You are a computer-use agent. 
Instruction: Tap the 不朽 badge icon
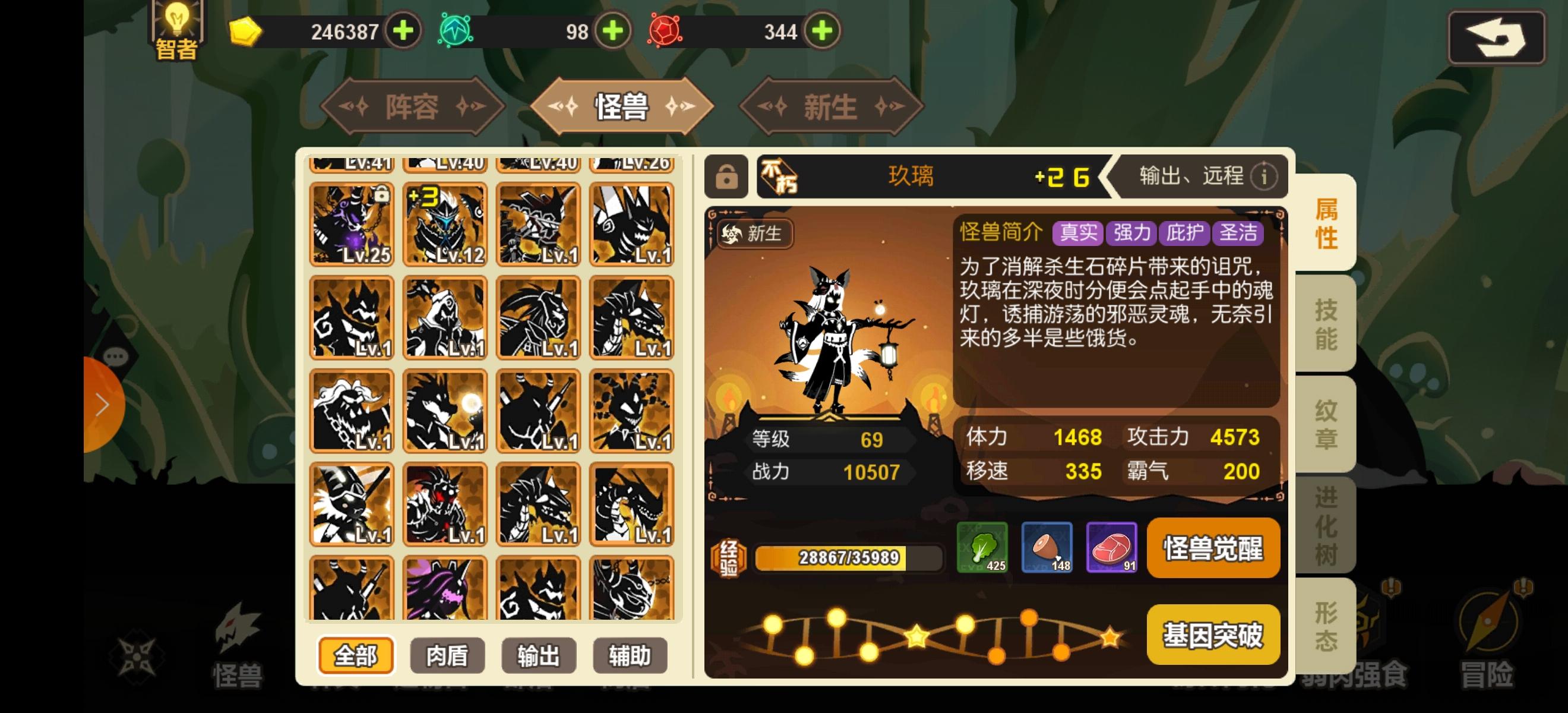click(781, 176)
